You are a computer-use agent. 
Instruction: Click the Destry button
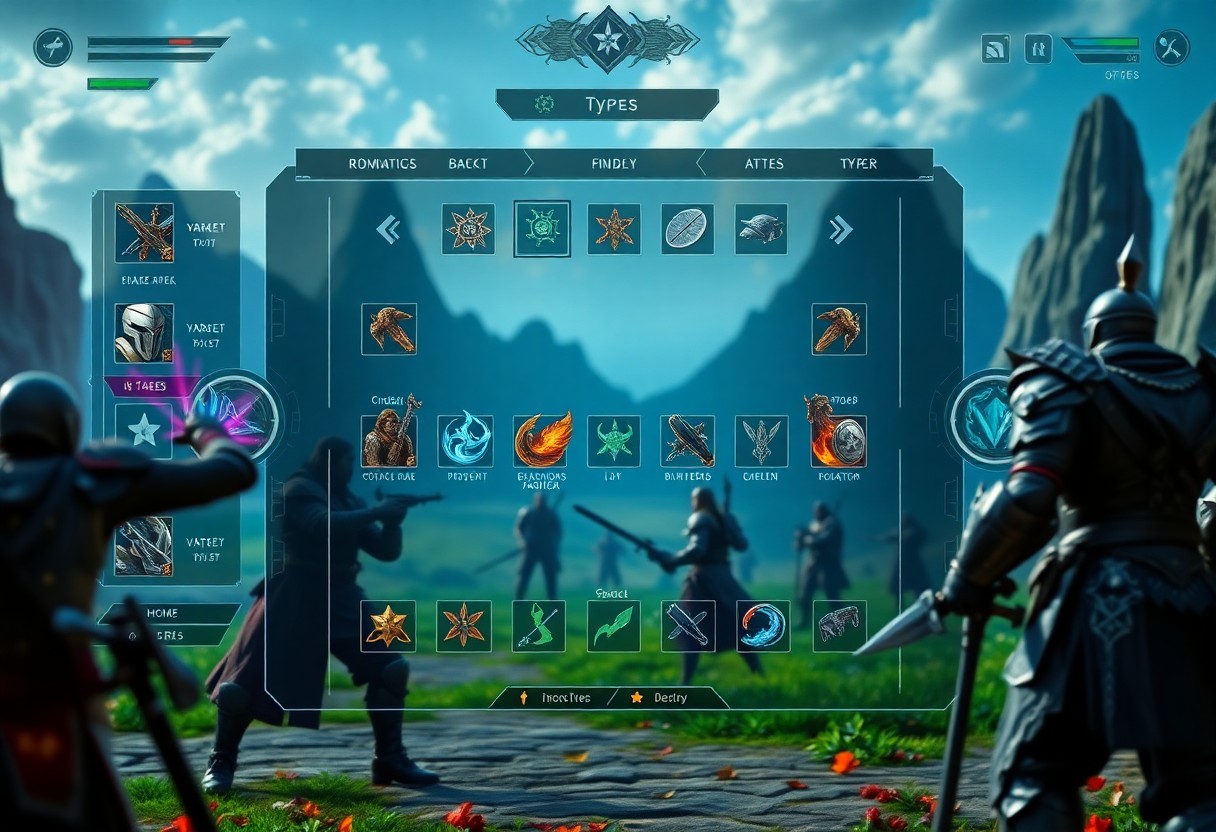pyautogui.click(x=662, y=698)
